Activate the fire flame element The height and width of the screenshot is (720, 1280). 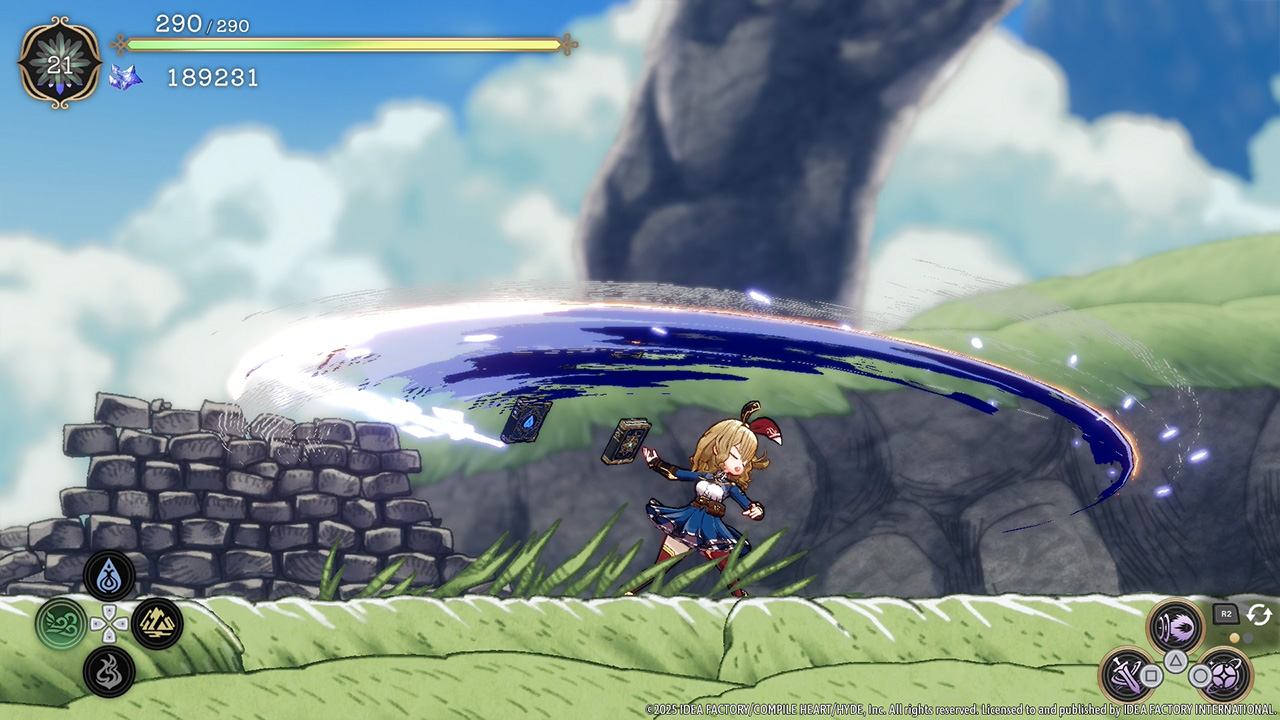[109, 672]
